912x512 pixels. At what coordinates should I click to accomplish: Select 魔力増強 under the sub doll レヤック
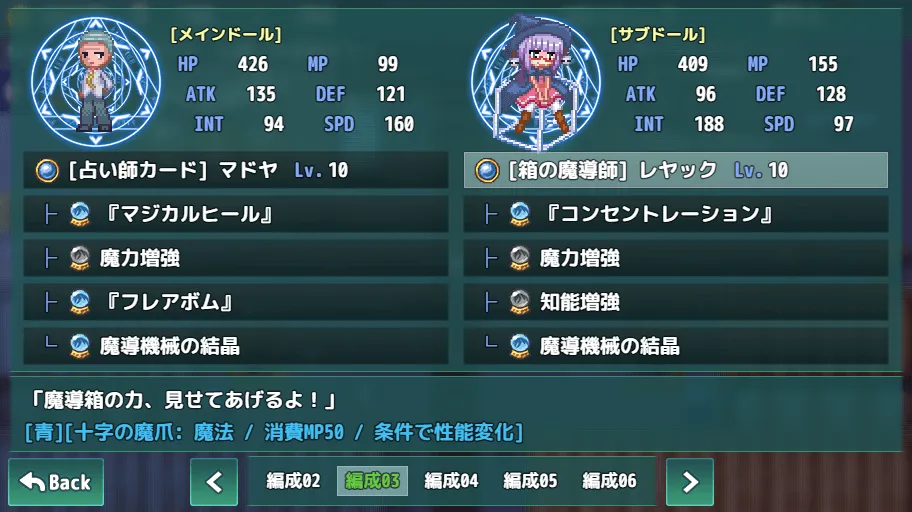(676, 258)
